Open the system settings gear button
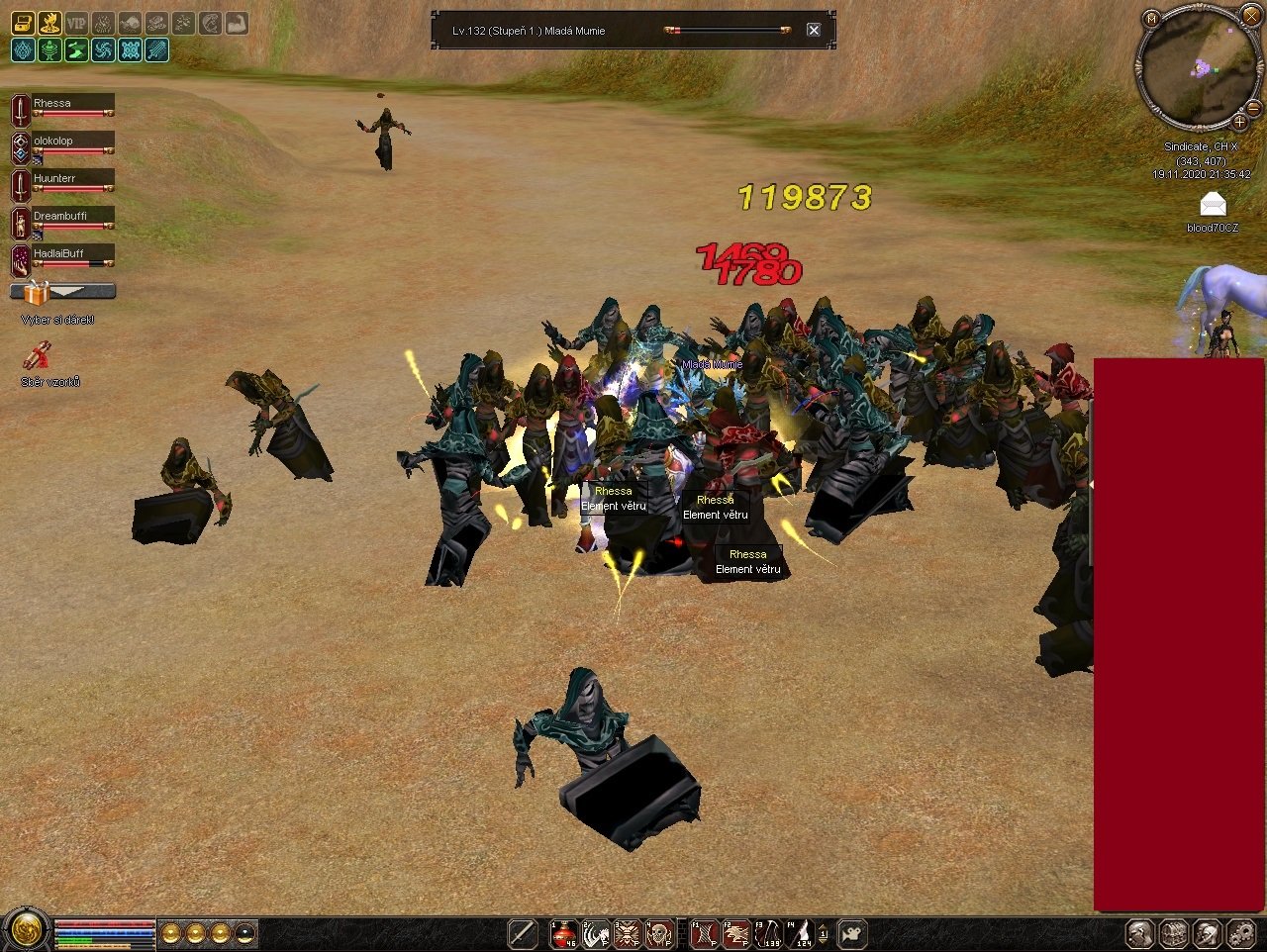This screenshot has height=952, width=1267. click(1241, 933)
